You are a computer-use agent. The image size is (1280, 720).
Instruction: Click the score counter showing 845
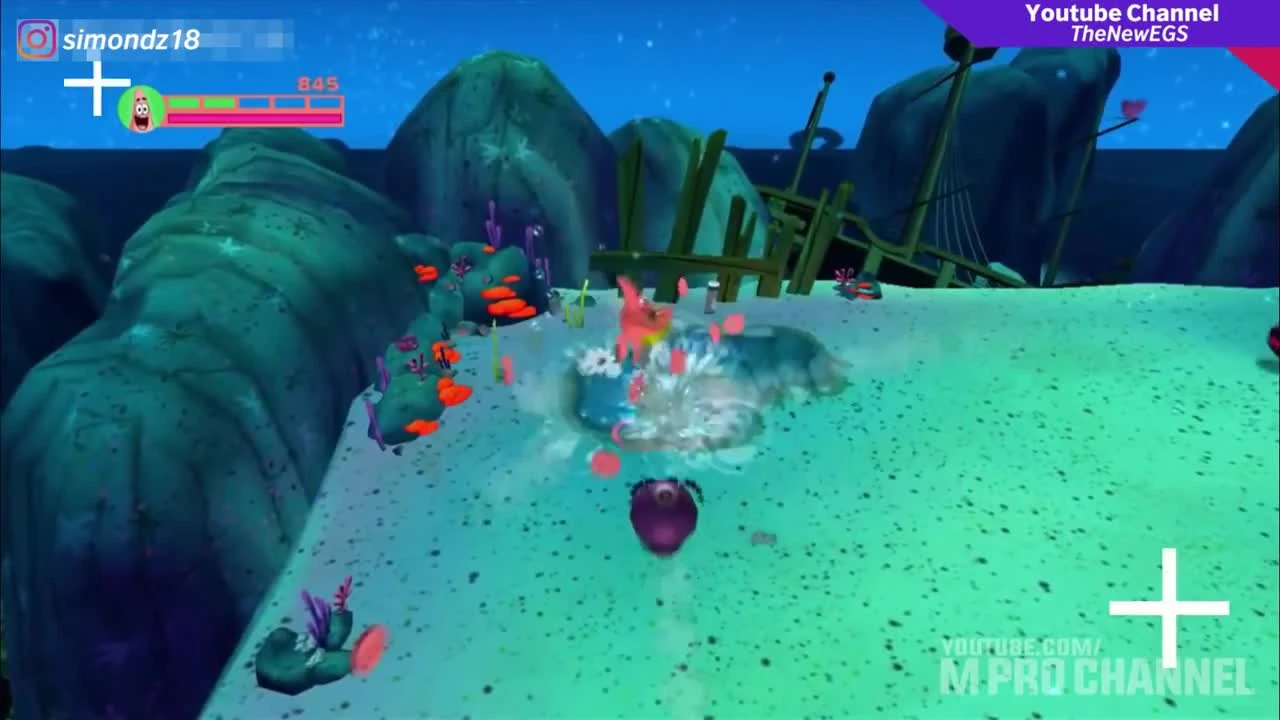(320, 85)
